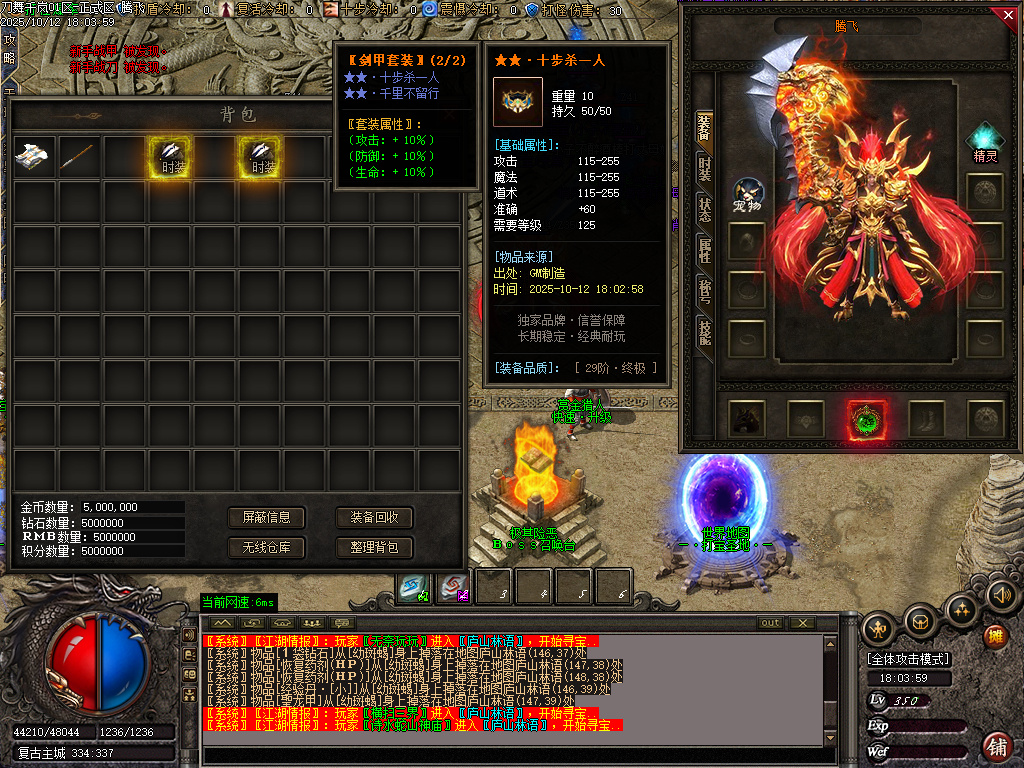
Task: Select the white scroll item in bag
Action: pyautogui.click(x=33, y=156)
